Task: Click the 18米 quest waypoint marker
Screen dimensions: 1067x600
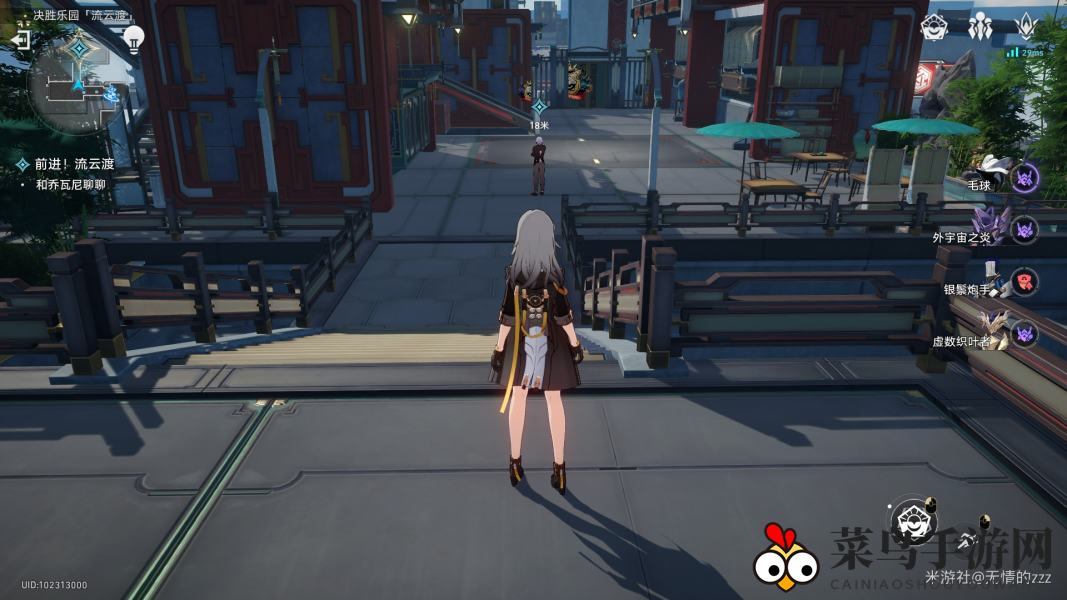Action: pyautogui.click(x=539, y=106)
